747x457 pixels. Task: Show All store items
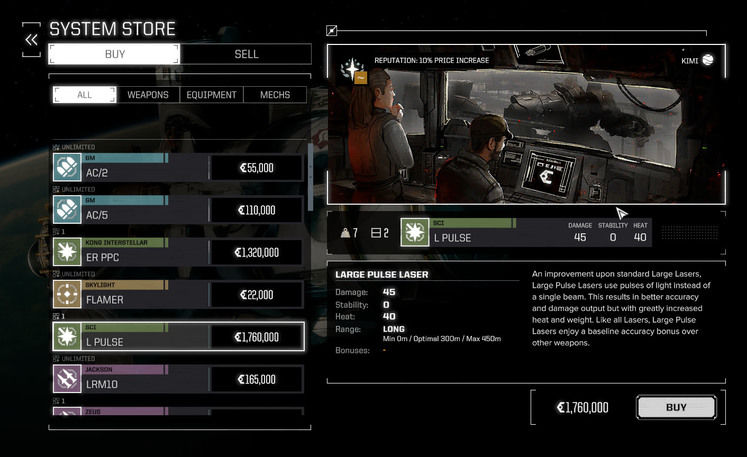point(84,95)
